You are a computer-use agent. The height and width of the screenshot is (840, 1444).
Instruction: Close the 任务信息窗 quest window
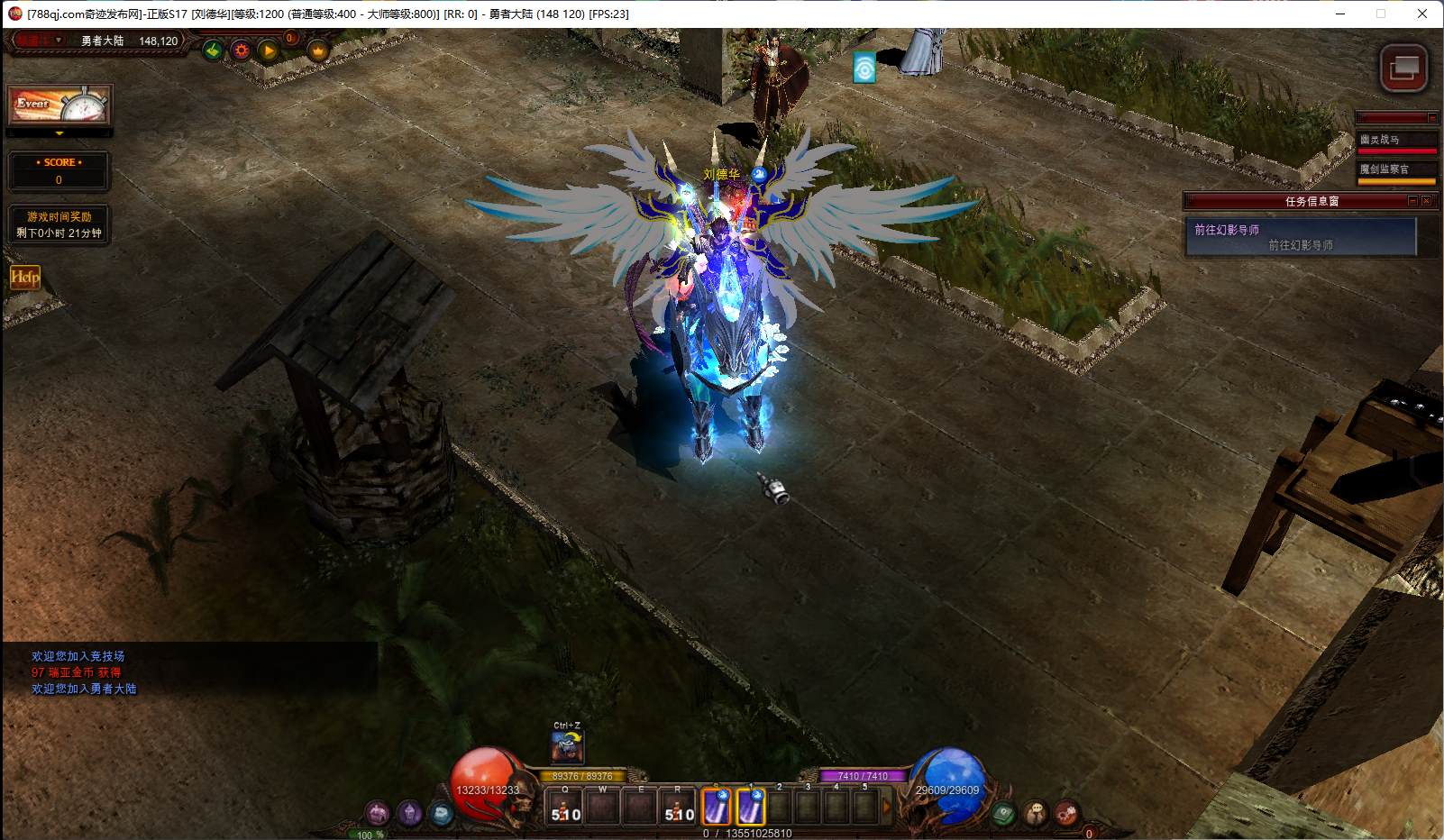click(1426, 201)
